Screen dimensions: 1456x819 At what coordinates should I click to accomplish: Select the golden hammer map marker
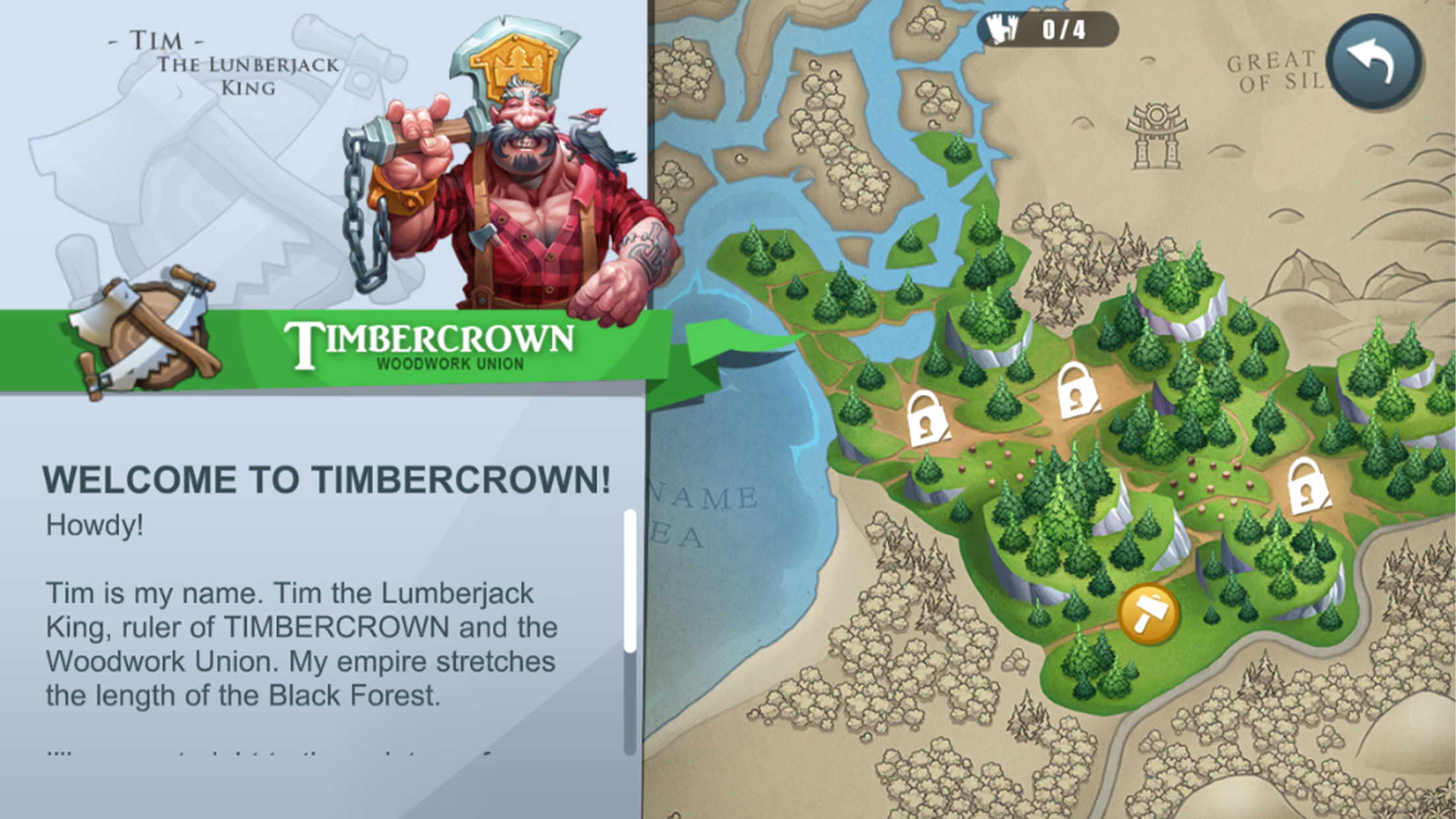1148,613
